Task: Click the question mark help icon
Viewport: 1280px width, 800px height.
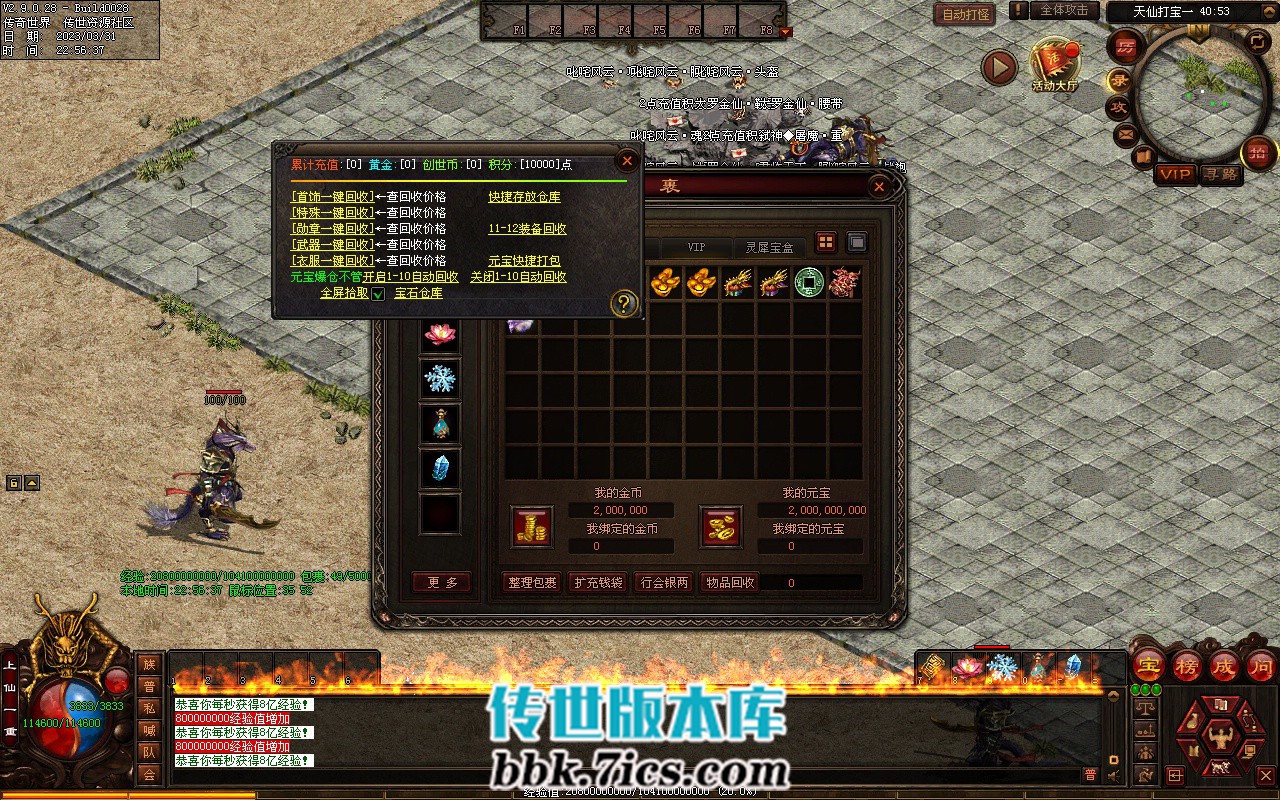Action: (x=624, y=303)
